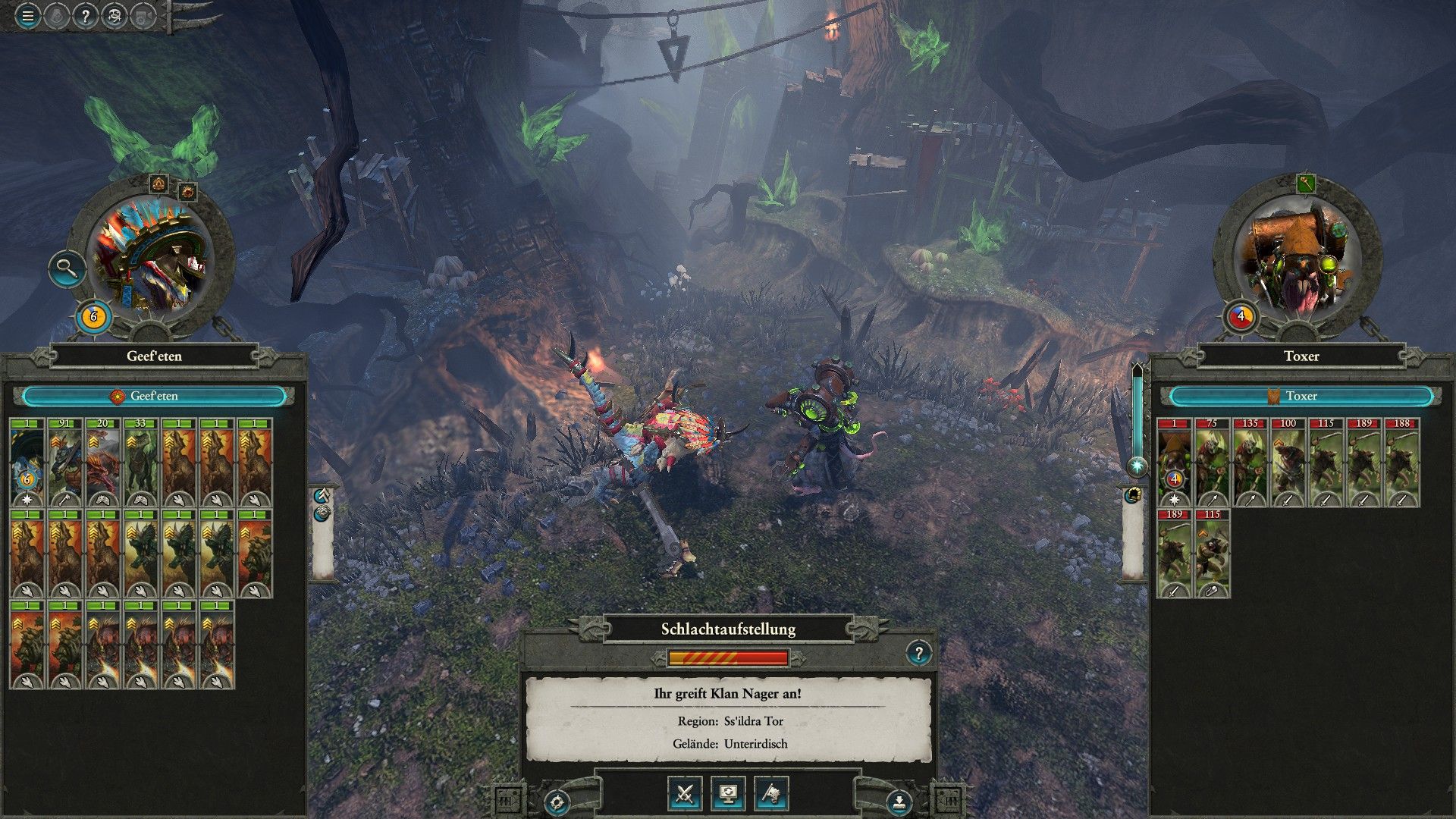Click the magnifying glass to zoom to army

67,269
